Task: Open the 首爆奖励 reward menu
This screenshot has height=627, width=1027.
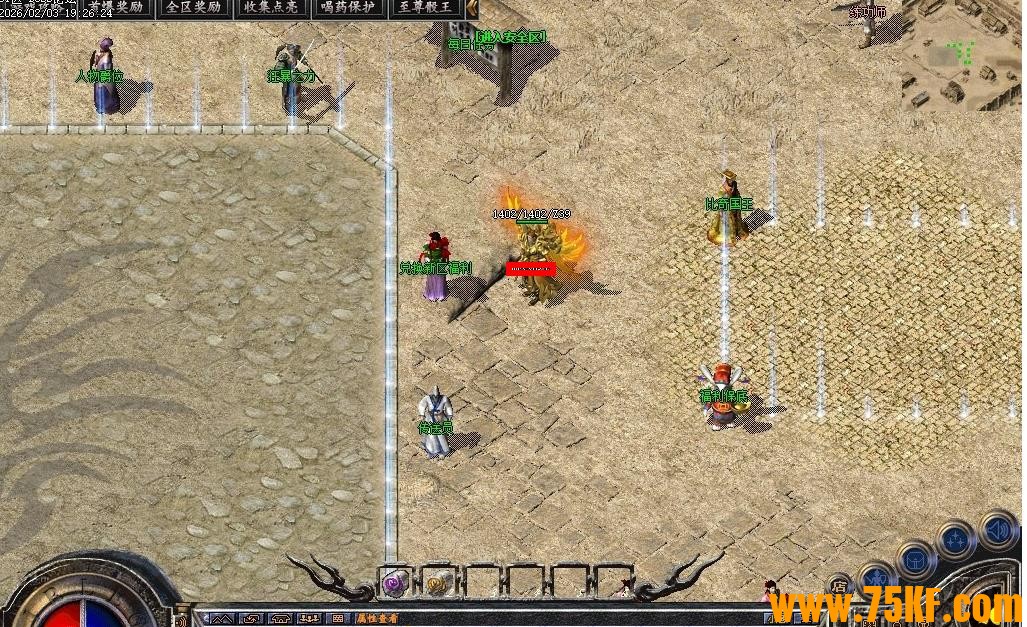Action: pos(115,8)
